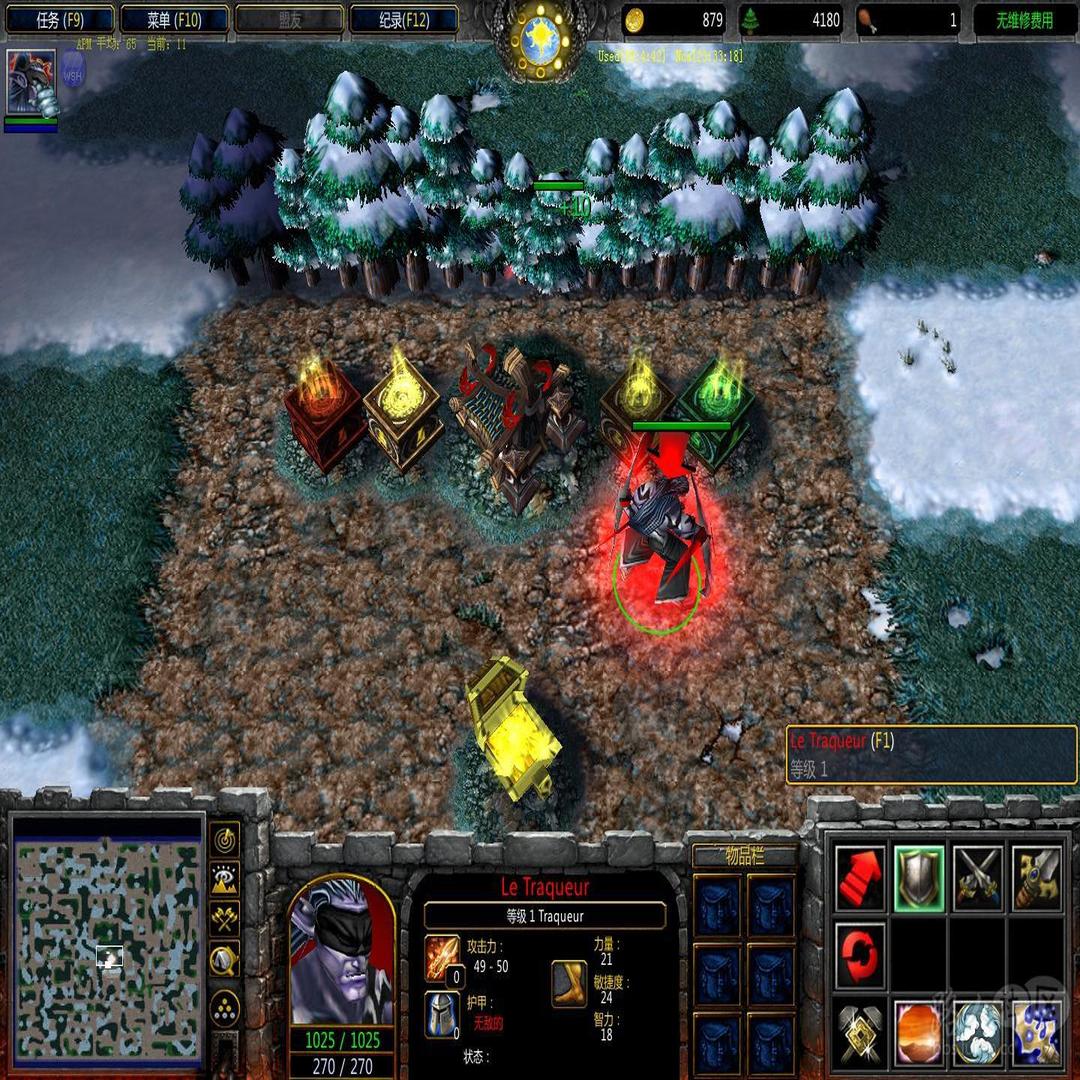The height and width of the screenshot is (1080, 1080).
Task: Select the red arrow move command
Action: point(860,877)
